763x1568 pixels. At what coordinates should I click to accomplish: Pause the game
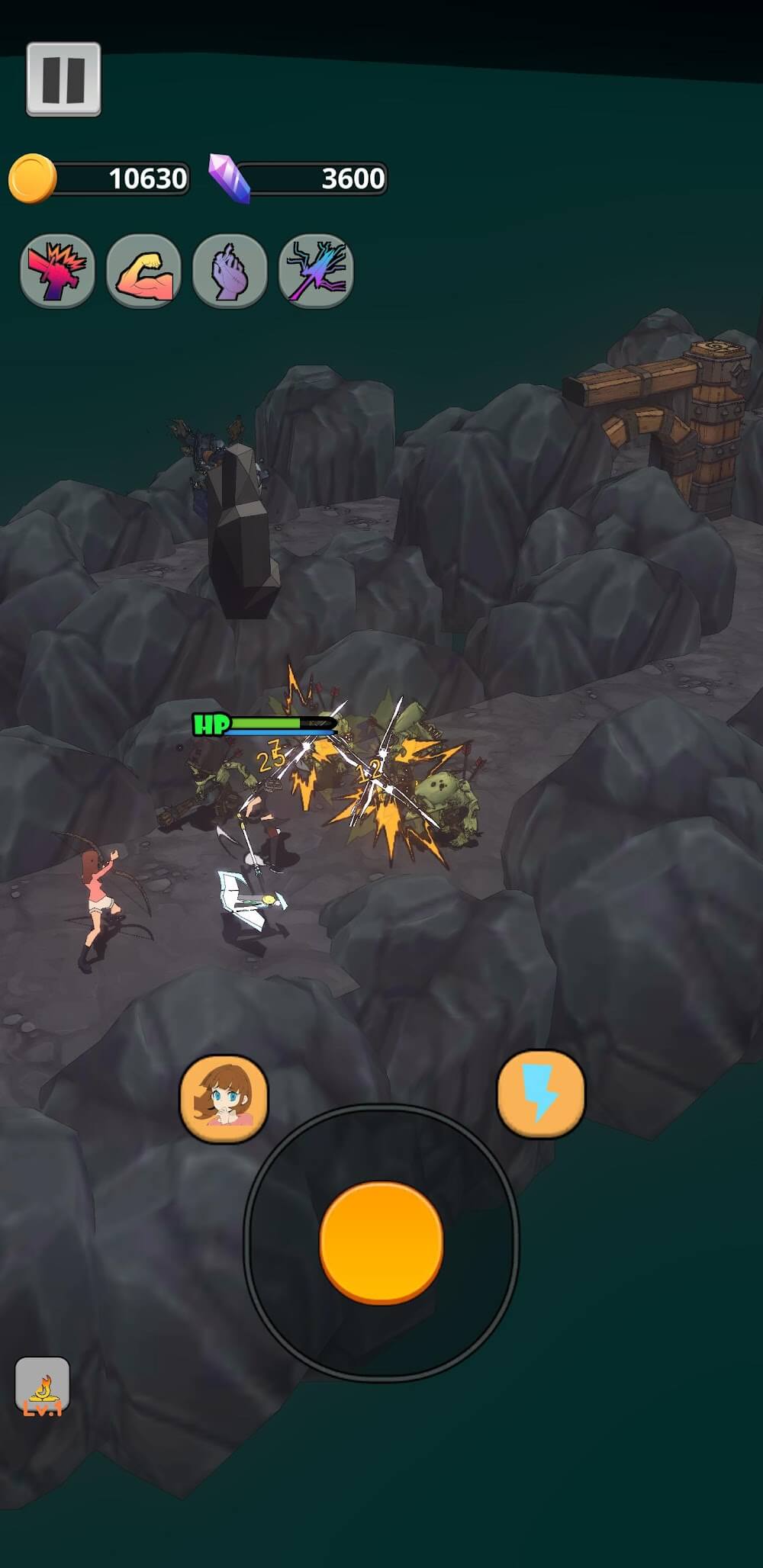click(63, 79)
